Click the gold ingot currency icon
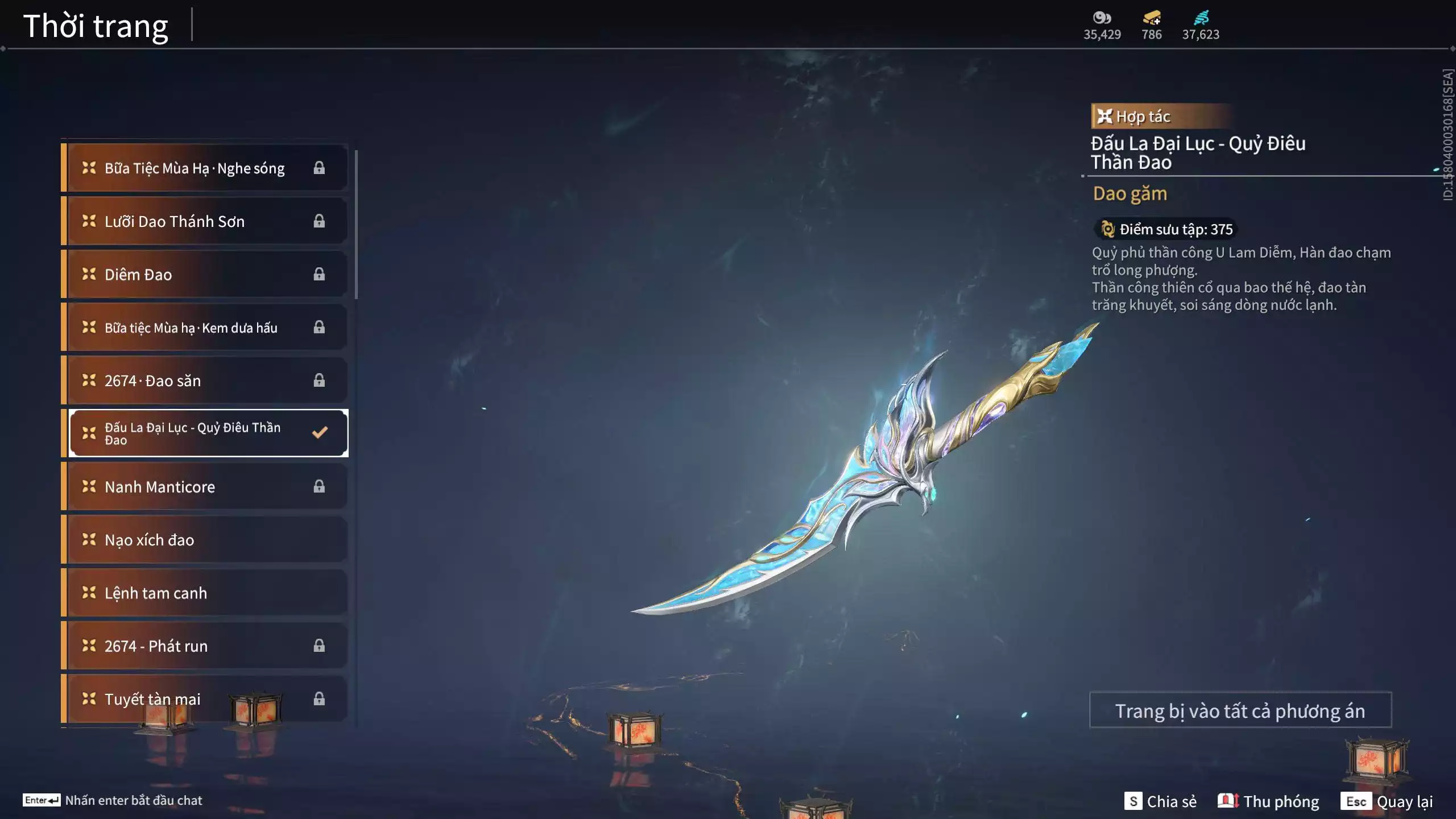This screenshot has height=819, width=1456. (1152, 18)
